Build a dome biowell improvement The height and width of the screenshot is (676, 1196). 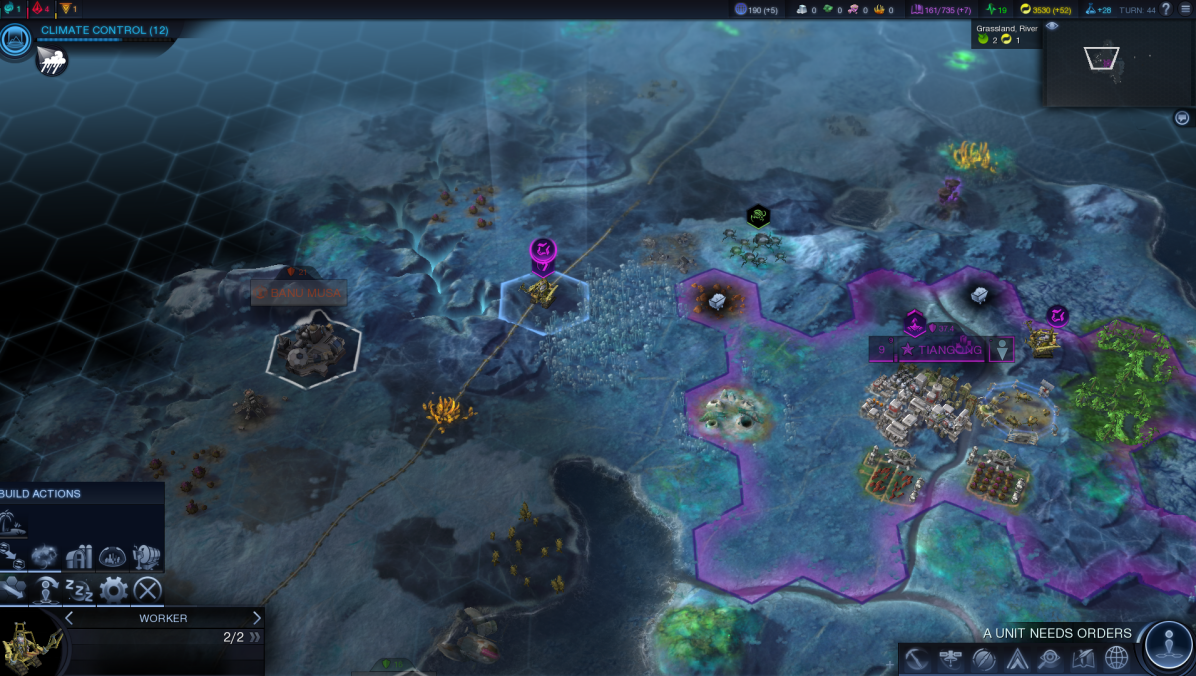112,556
